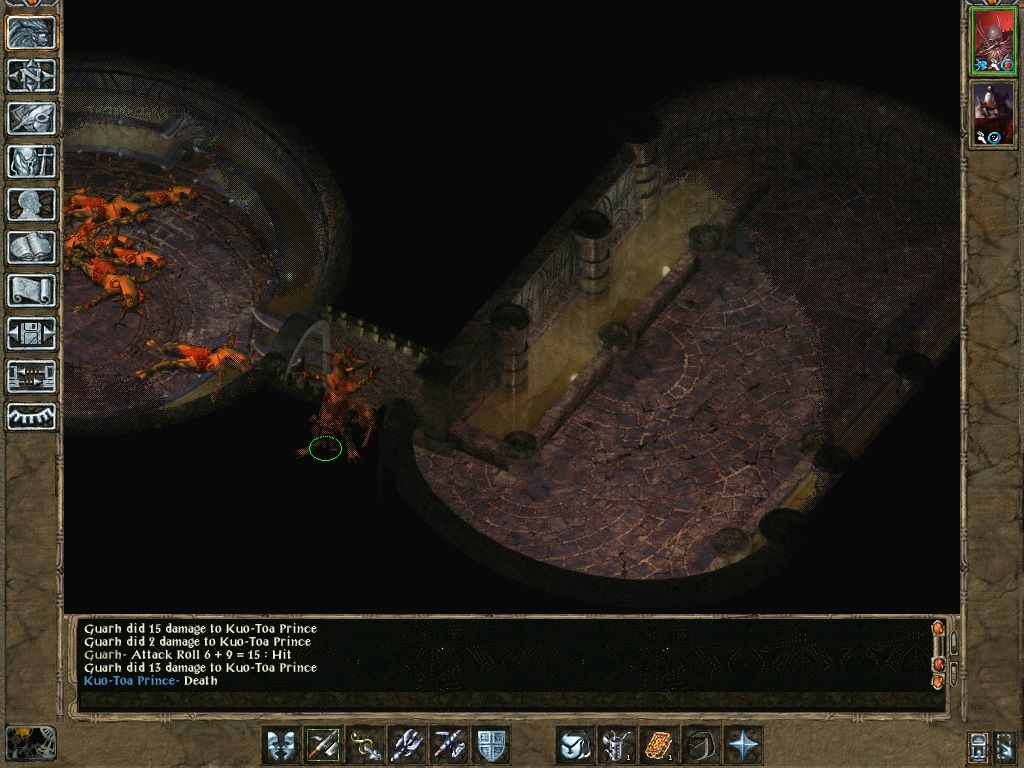Select the armored knight character portrait
The height and width of the screenshot is (768, 1024).
[993, 112]
